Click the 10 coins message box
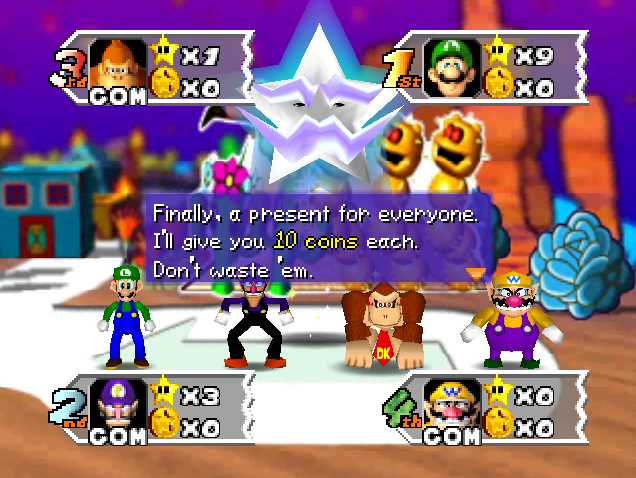 point(316,241)
